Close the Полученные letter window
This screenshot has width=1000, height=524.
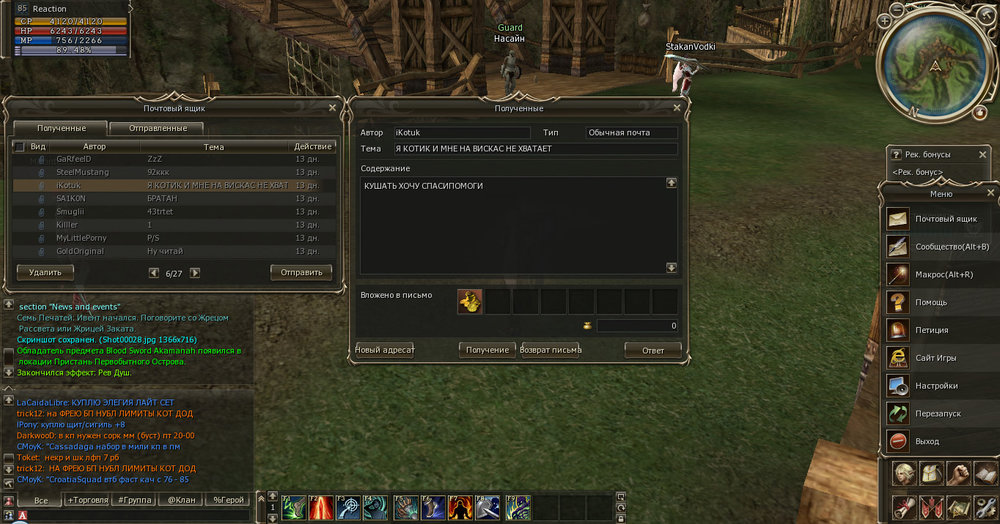[677, 107]
